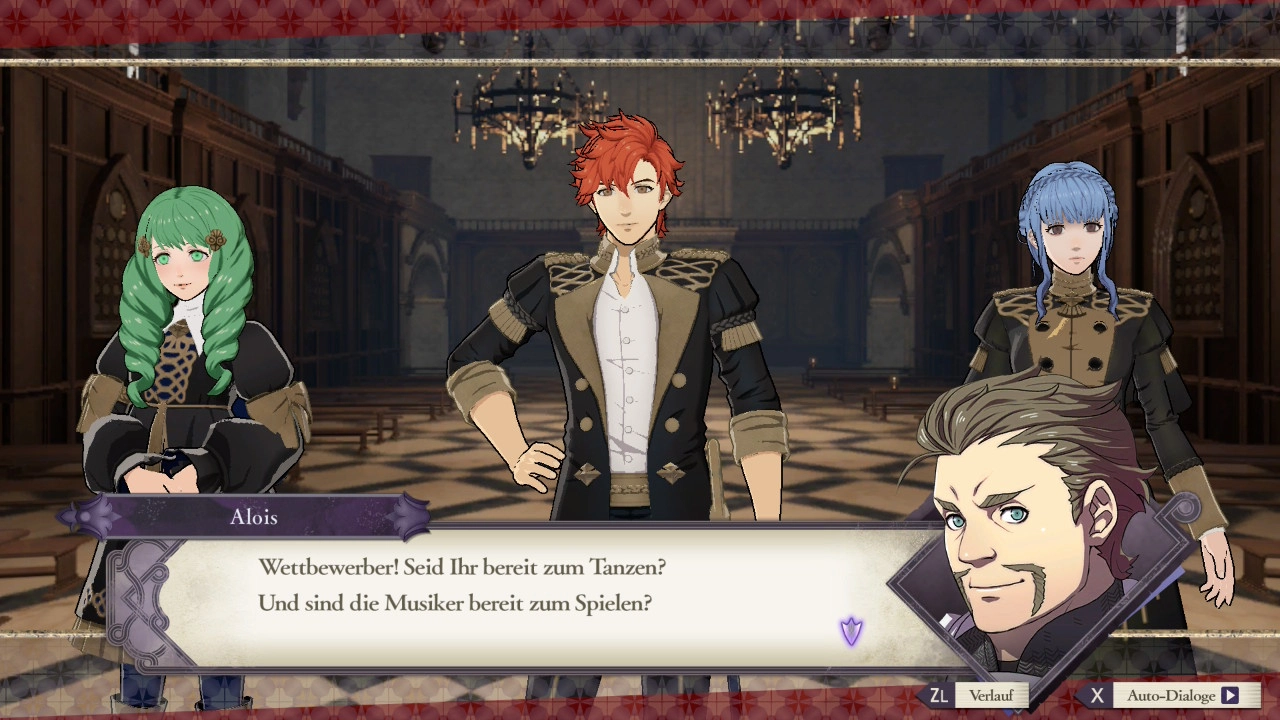Advance dialogue with the purple arrow indicator
1280x720 pixels.
point(851,631)
